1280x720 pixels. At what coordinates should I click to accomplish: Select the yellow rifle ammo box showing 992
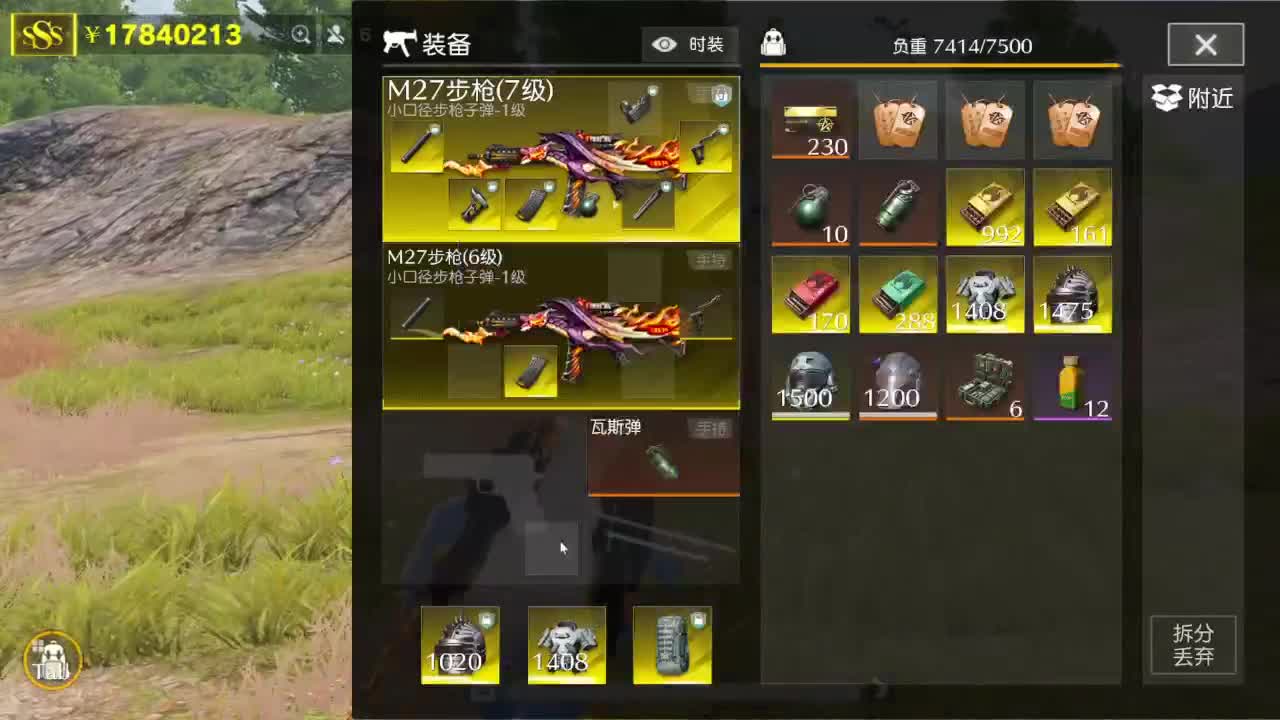click(x=984, y=207)
